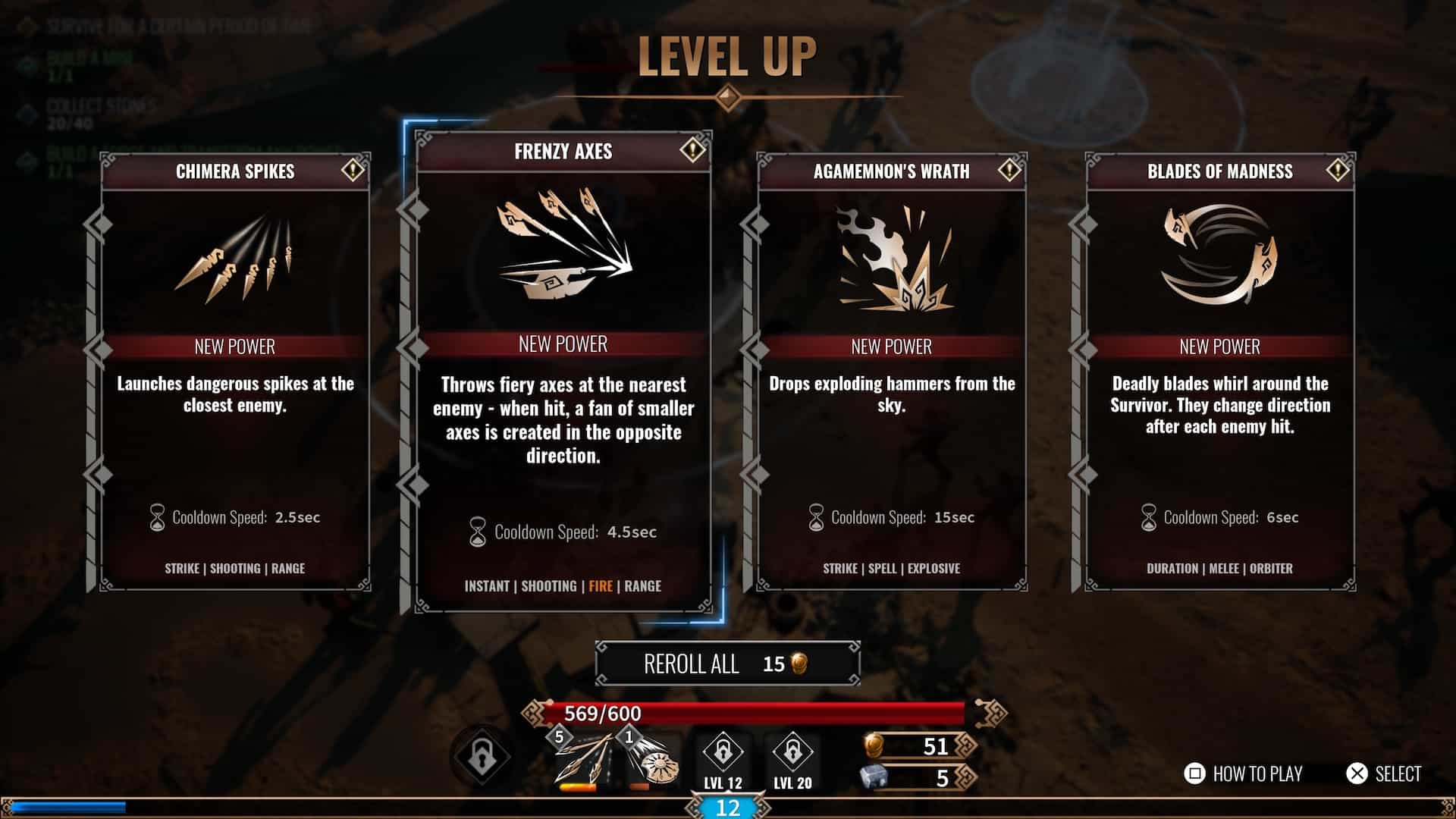Click the large round locked ability slot

[482, 756]
